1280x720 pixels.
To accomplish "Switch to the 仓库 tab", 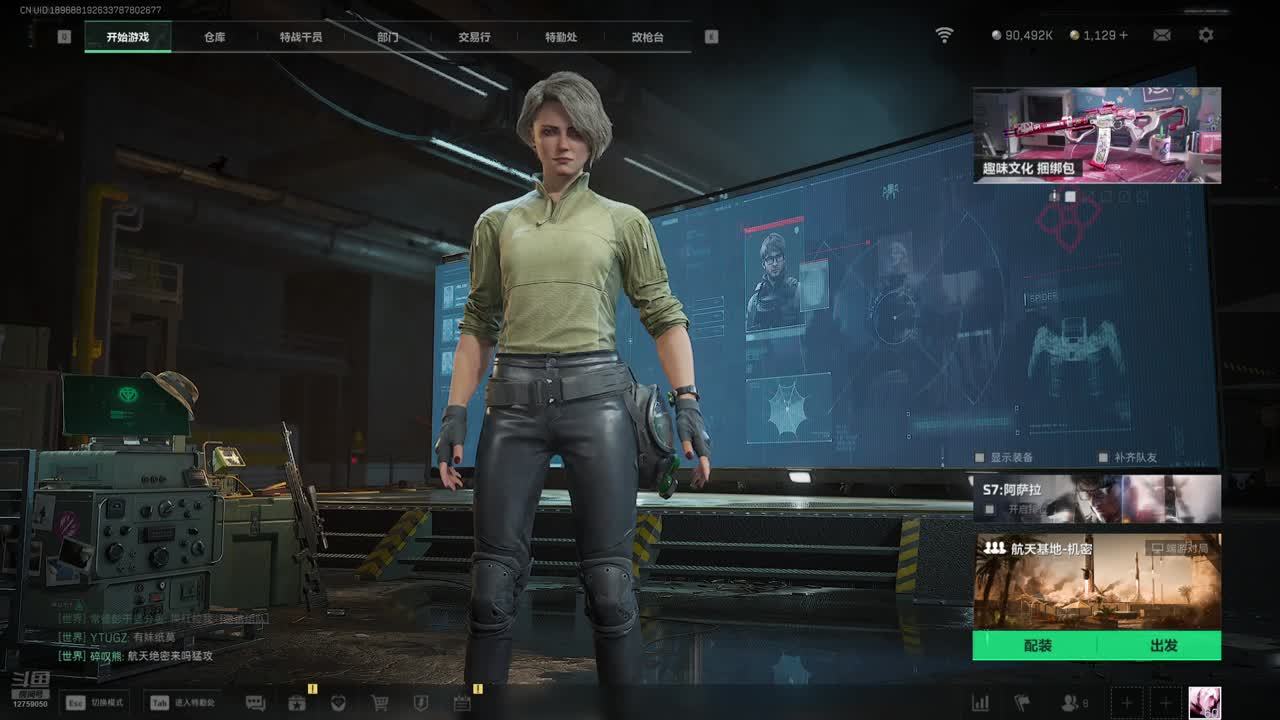I will (214, 37).
